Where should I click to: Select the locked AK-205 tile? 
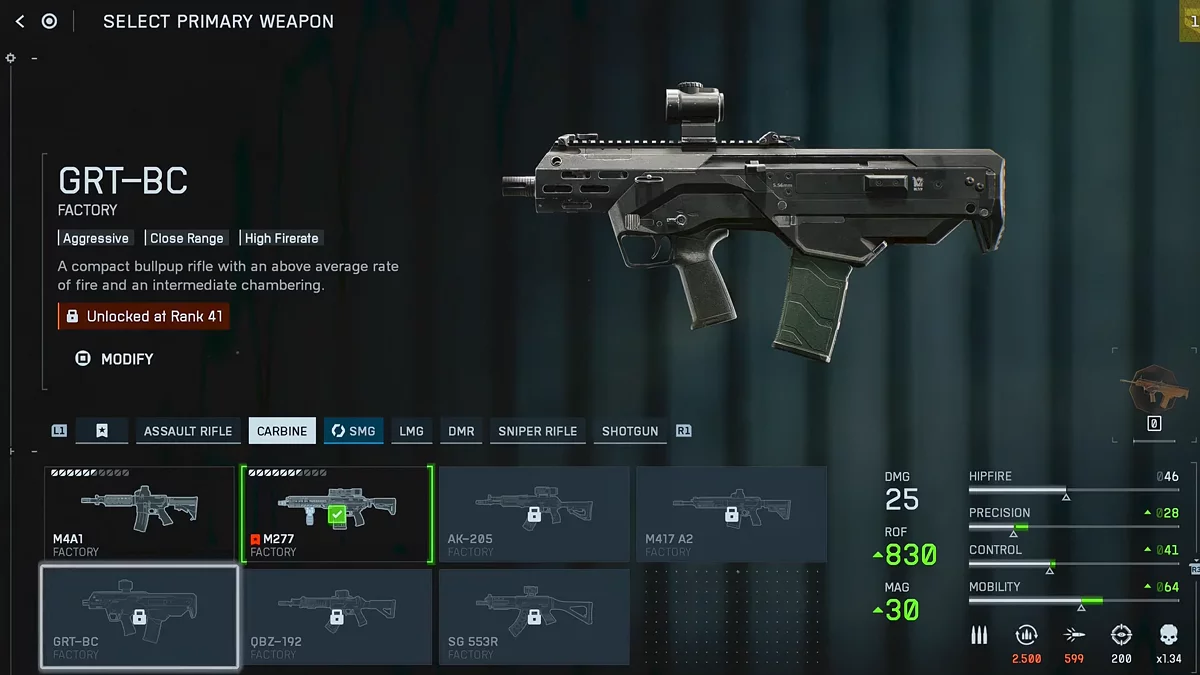534,513
